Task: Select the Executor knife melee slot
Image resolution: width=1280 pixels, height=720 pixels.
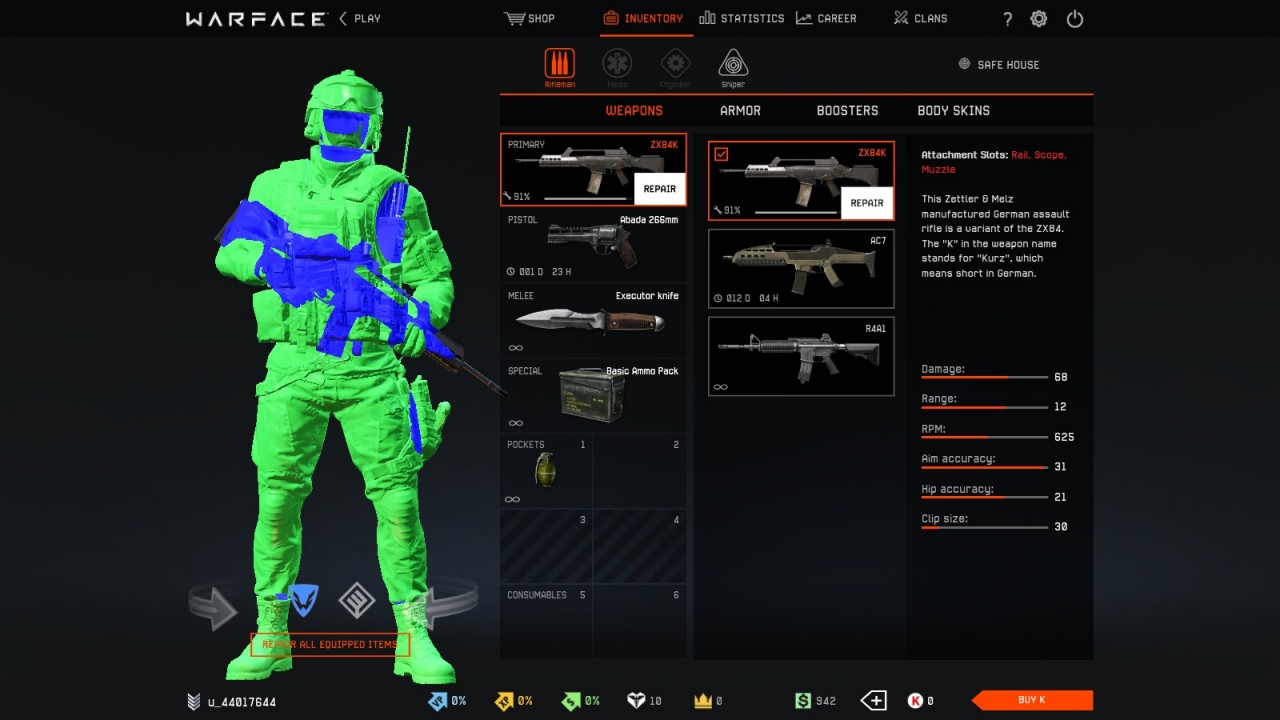Action: coord(593,320)
